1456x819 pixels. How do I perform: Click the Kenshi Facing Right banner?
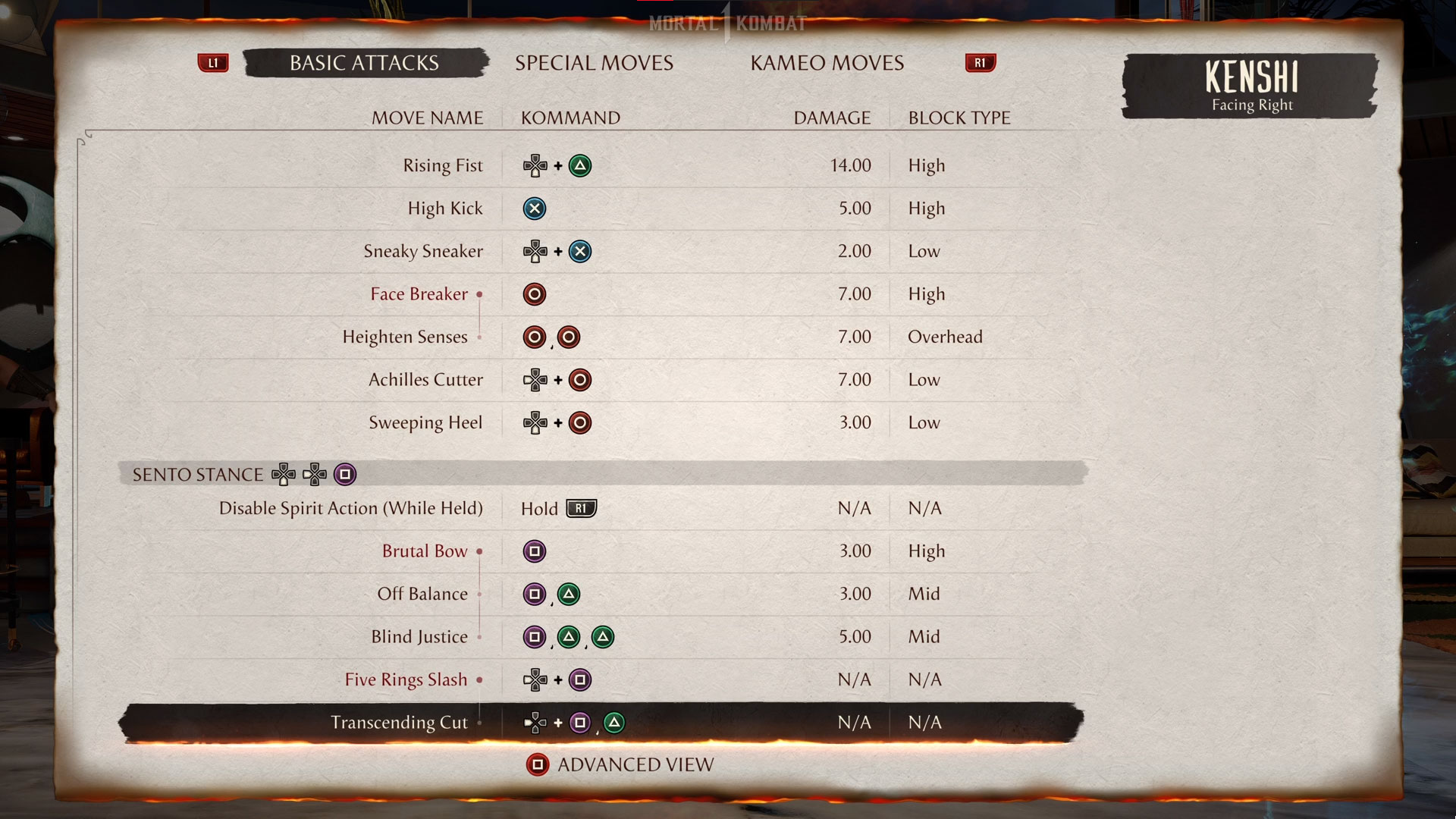coord(1250,86)
